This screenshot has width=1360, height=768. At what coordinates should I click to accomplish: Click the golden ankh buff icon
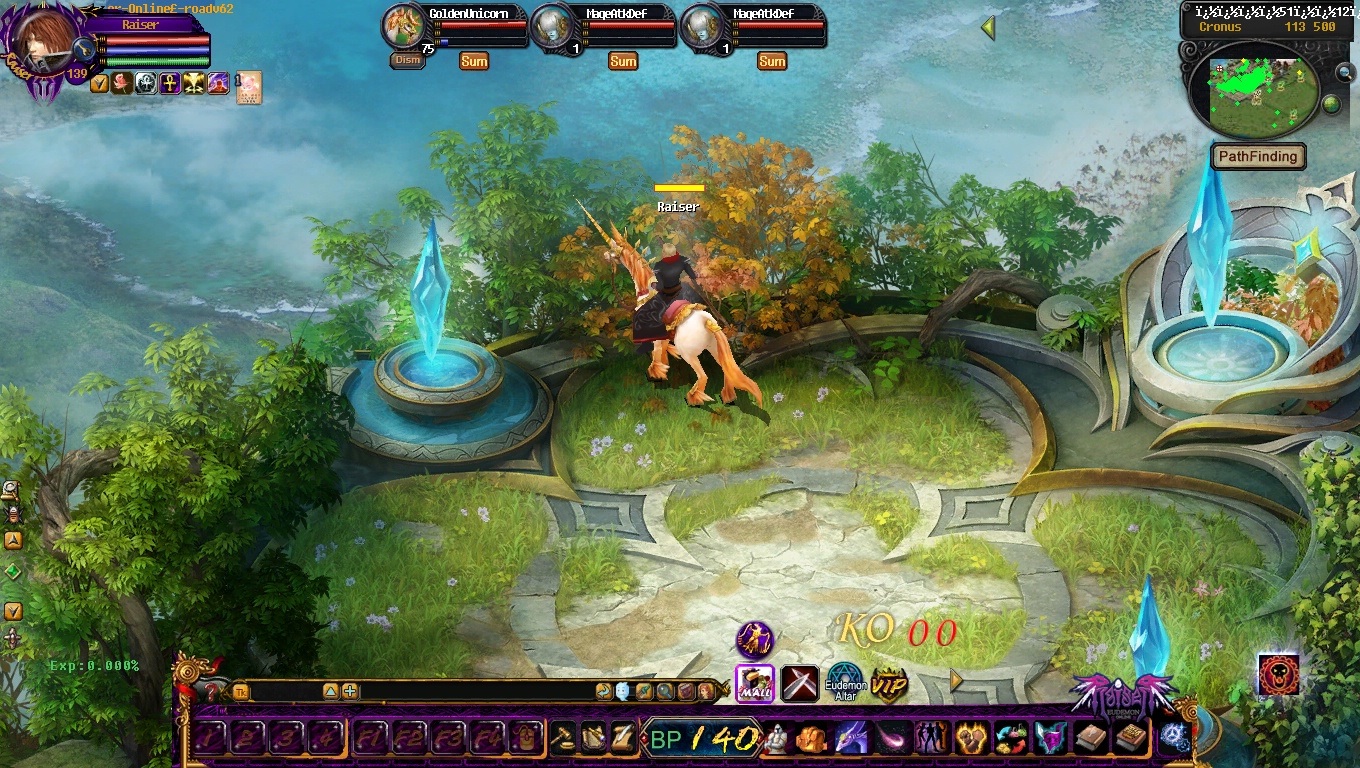click(x=170, y=83)
